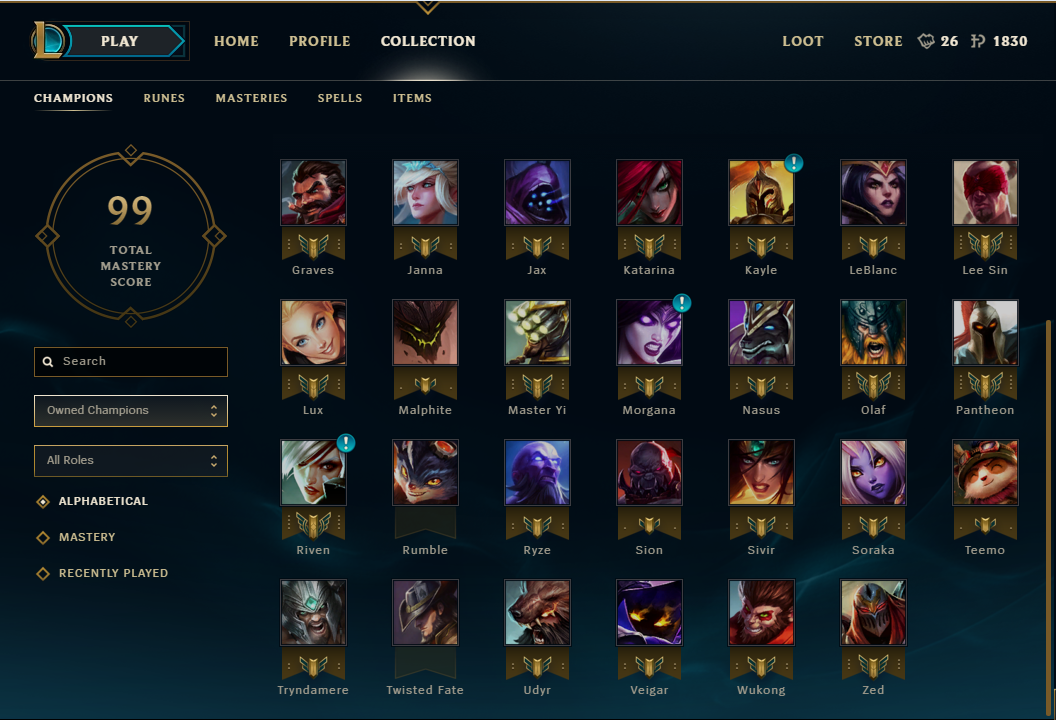
Task: Go to the HOME page
Action: [x=236, y=42]
